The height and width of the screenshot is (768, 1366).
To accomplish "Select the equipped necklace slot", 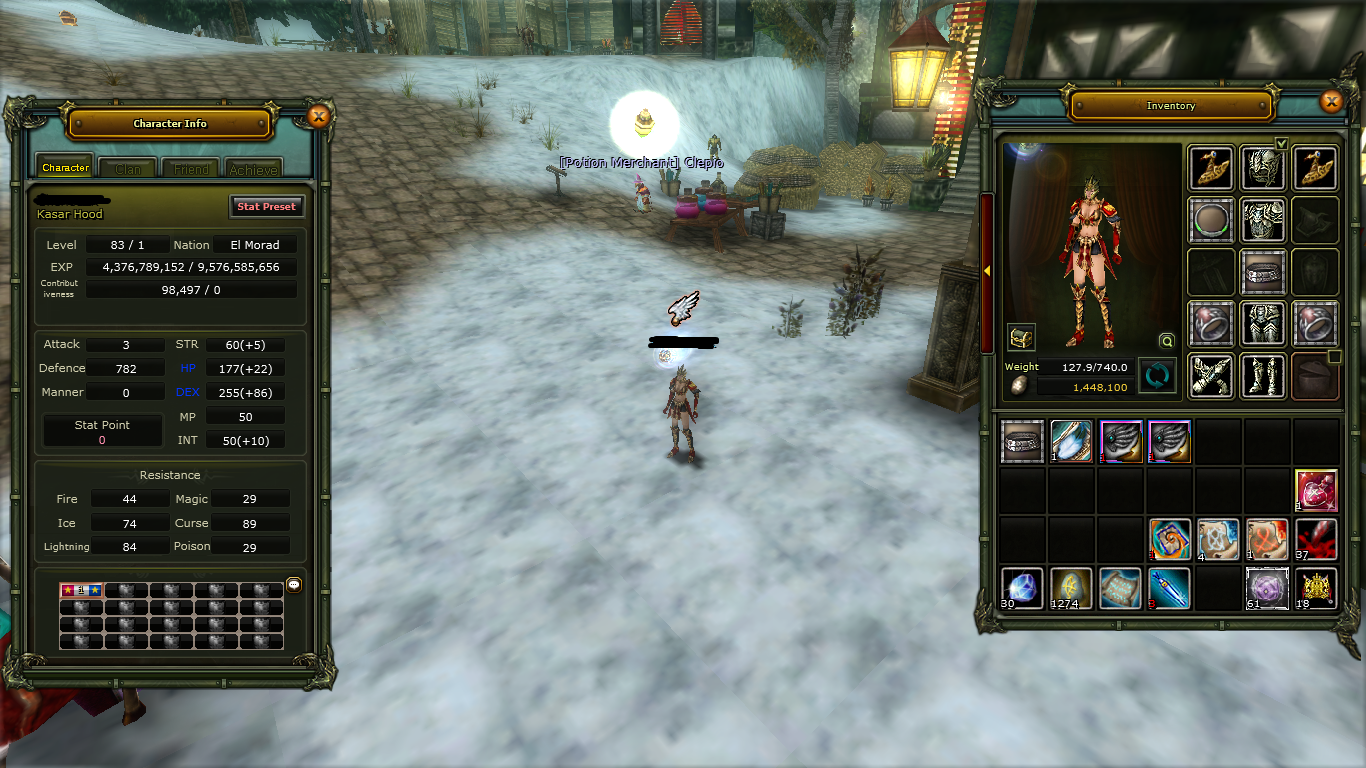I will [1211, 220].
